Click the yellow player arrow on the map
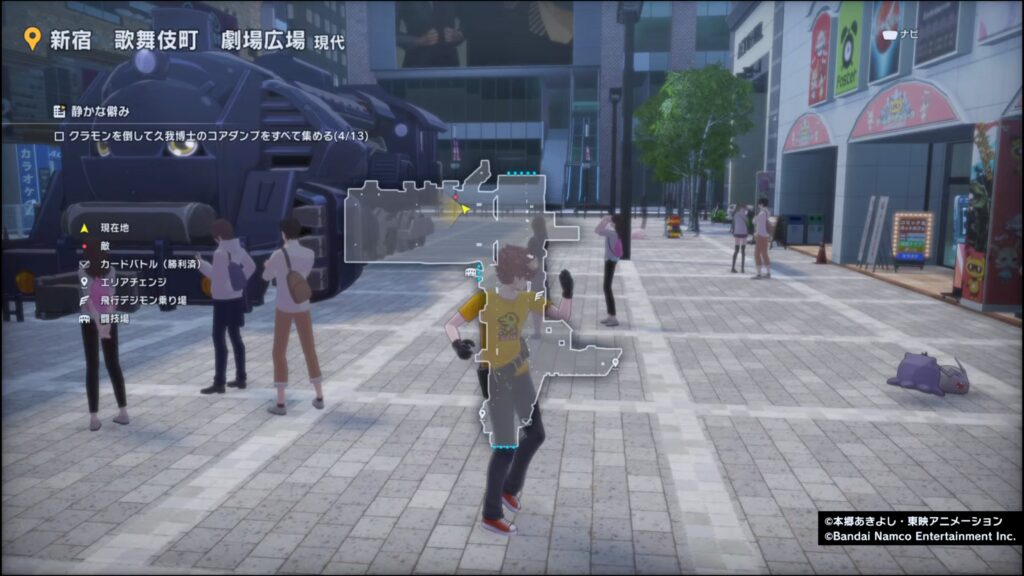 click(x=463, y=208)
